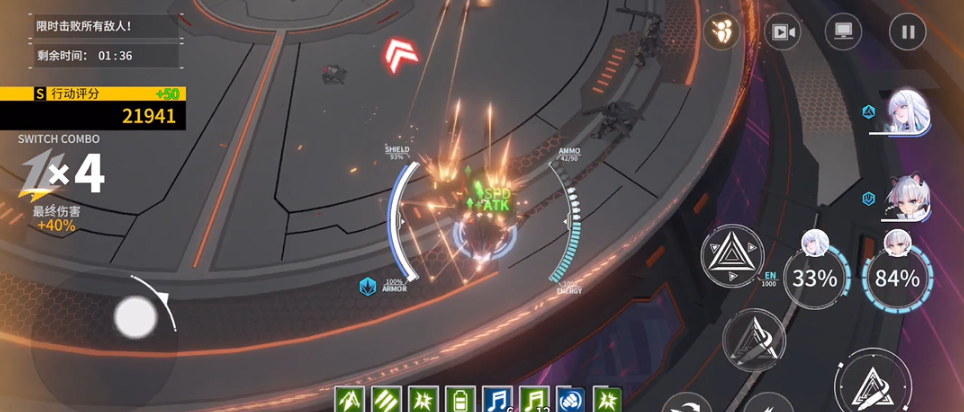964x412 pixels.
Task: Tap the glowing orange squad icon
Action: (x=720, y=32)
